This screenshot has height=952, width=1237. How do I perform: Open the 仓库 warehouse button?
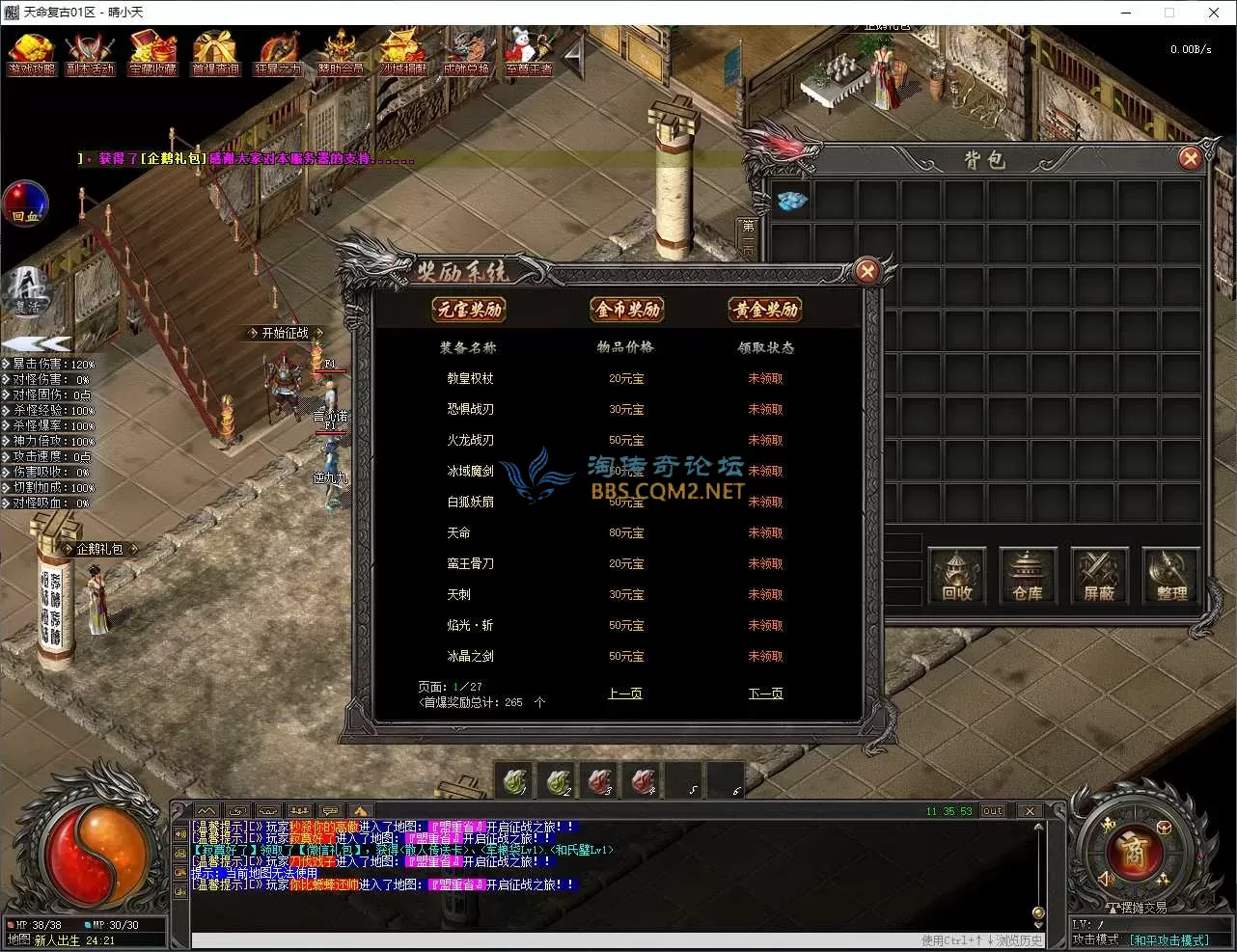click(x=1028, y=576)
